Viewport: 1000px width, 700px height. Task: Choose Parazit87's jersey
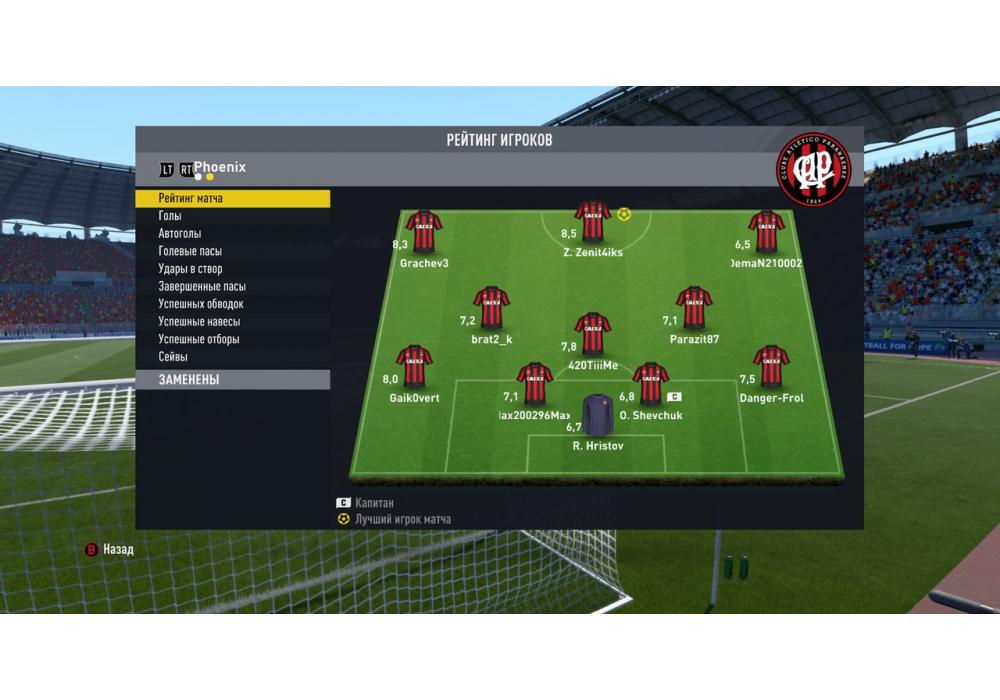tap(694, 308)
